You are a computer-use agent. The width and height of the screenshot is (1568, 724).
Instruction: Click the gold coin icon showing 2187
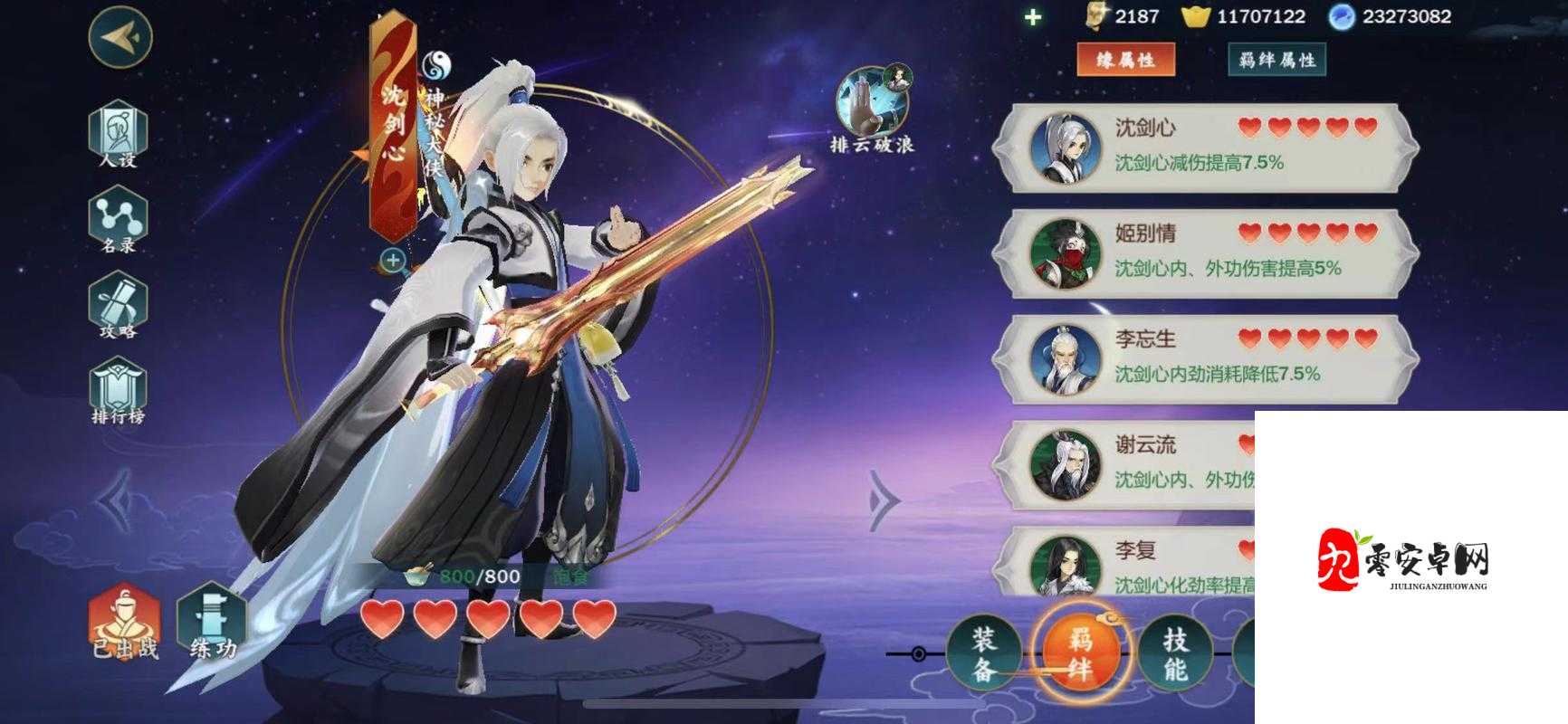click(x=1095, y=15)
